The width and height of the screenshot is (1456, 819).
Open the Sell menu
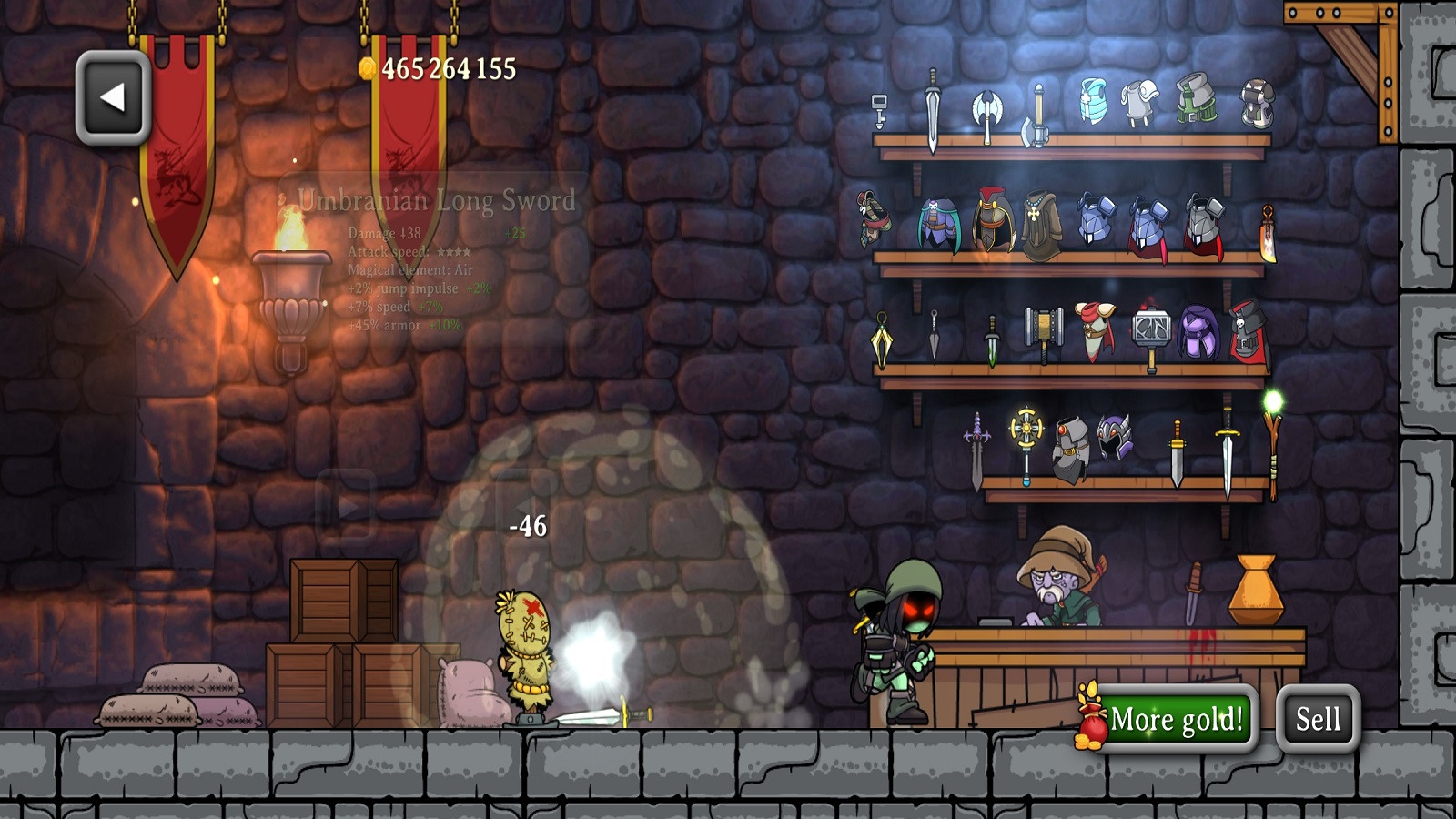pos(1318,719)
